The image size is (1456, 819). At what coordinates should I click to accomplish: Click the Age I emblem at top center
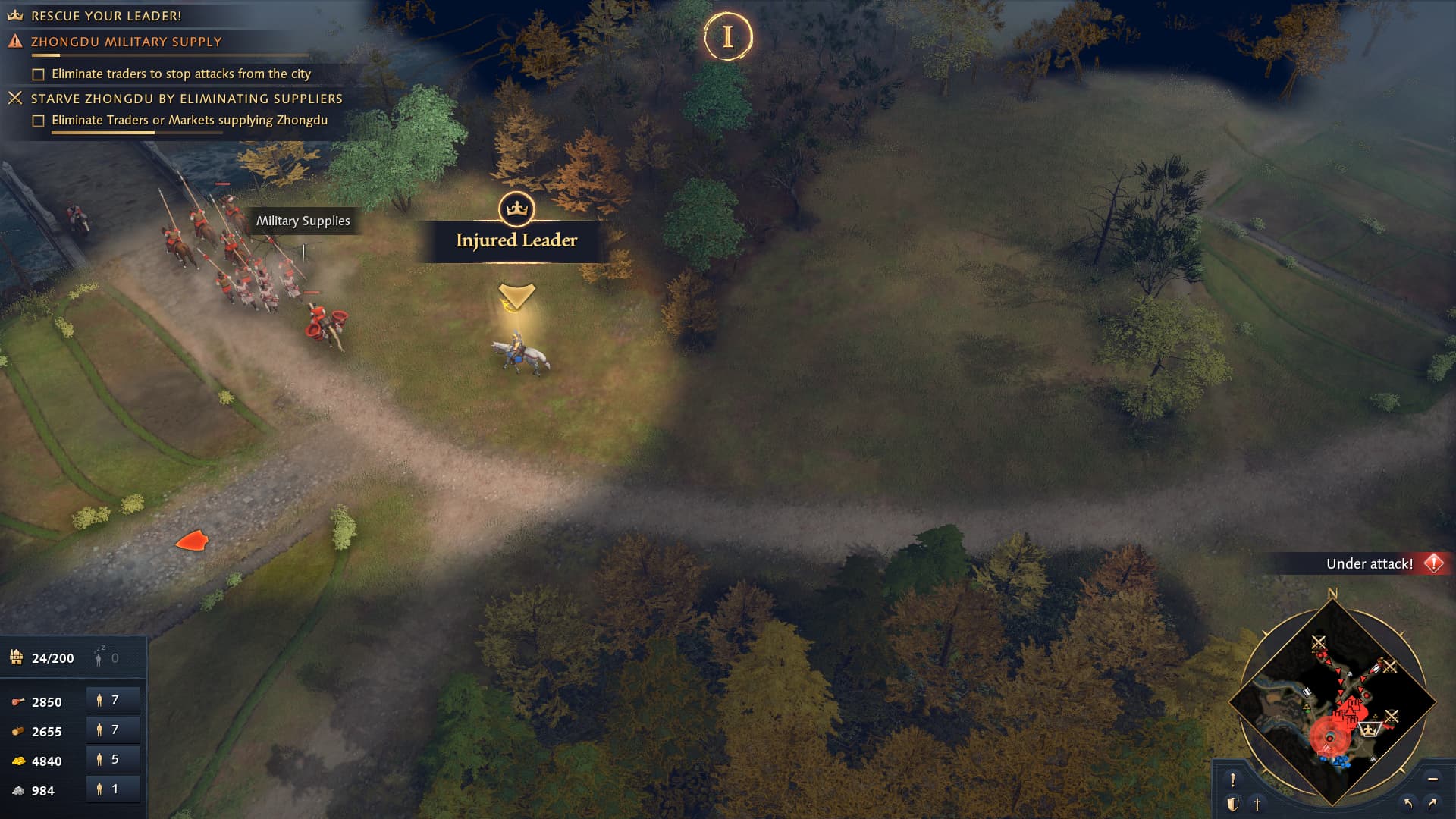(x=727, y=35)
